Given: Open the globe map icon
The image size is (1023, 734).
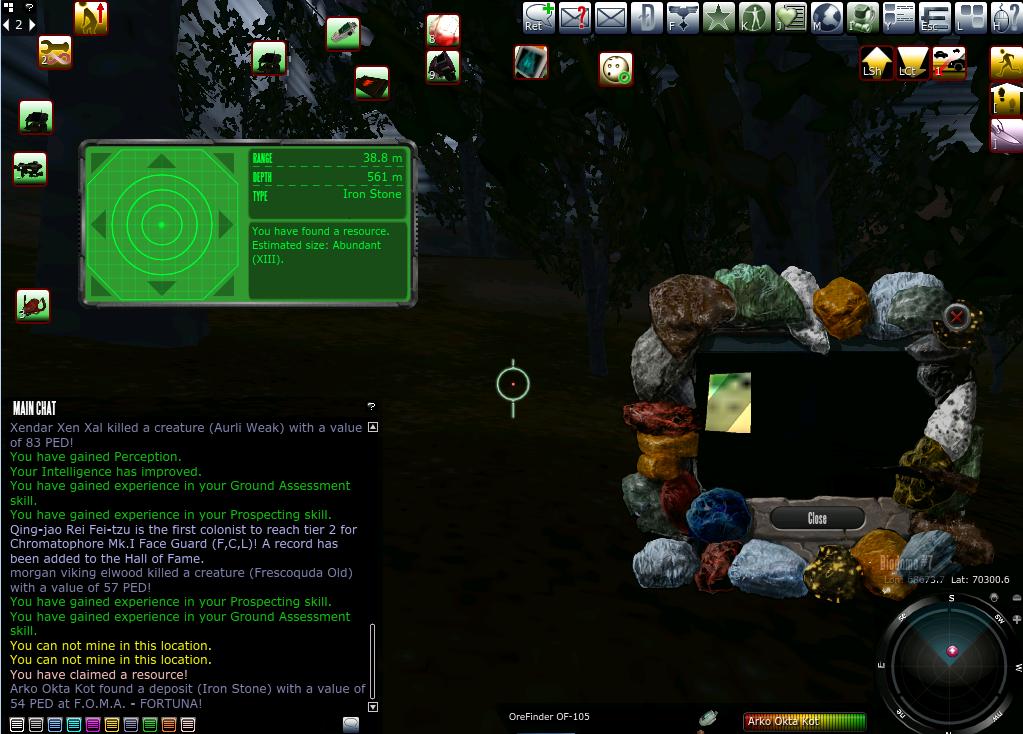Looking at the screenshot, I should point(826,18).
